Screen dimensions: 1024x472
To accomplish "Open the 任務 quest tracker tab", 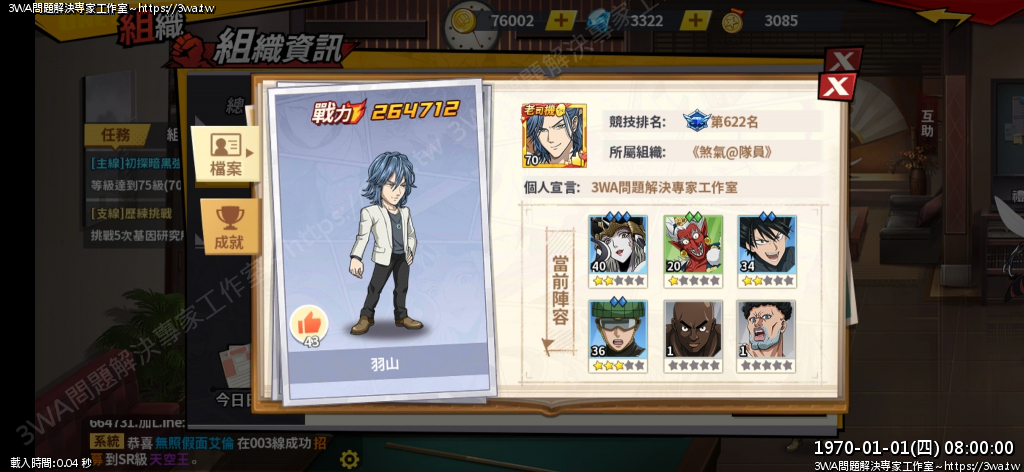I will click(x=116, y=135).
